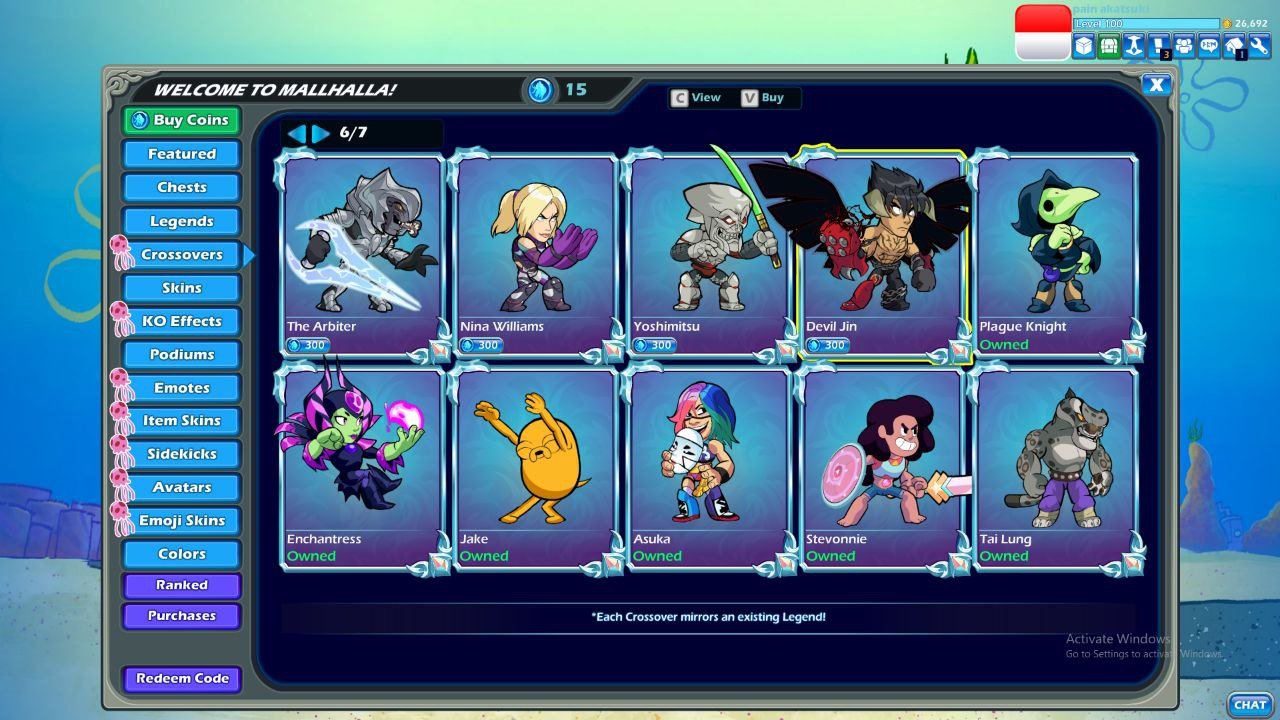Open the Podiums category

pos(181,354)
